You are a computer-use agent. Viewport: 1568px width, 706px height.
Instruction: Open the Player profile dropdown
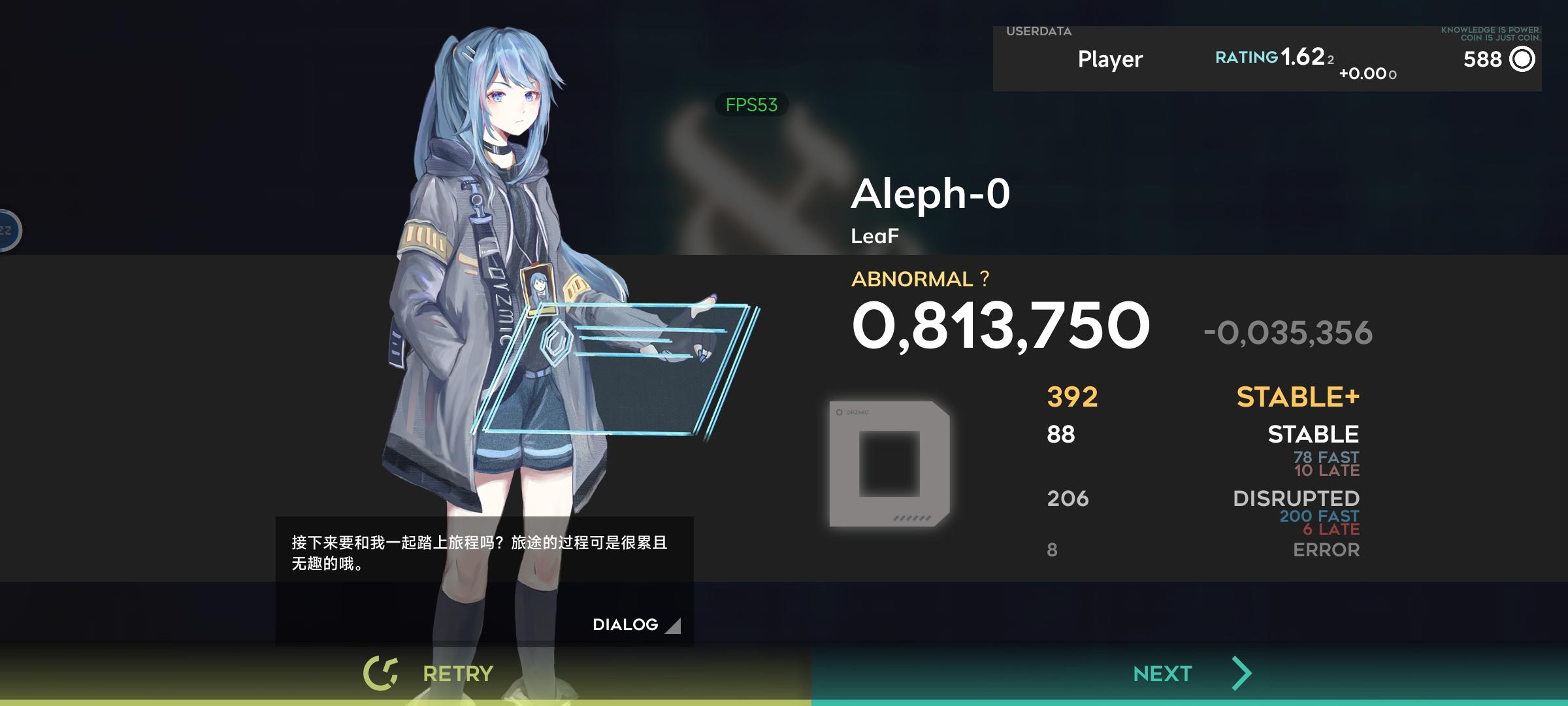click(1109, 59)
